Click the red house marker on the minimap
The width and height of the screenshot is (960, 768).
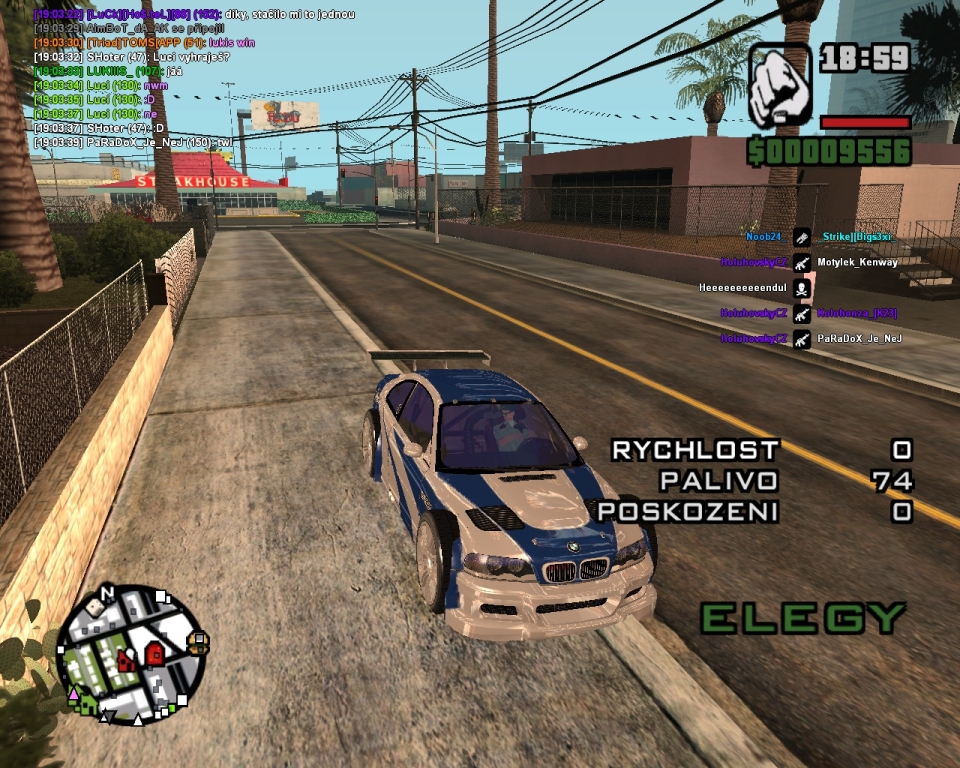tap(126, 659)
